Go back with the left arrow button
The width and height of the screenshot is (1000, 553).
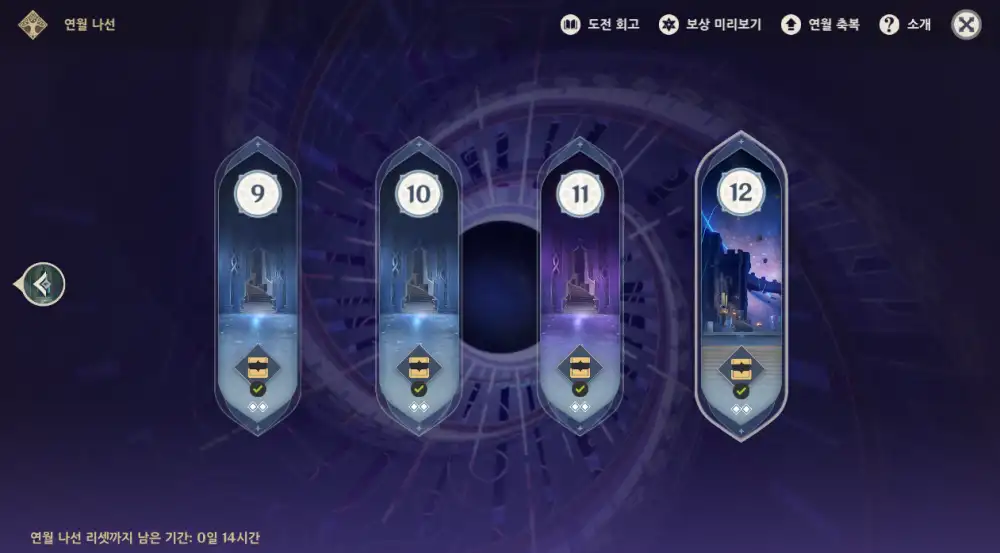click(x=43, y=284)
